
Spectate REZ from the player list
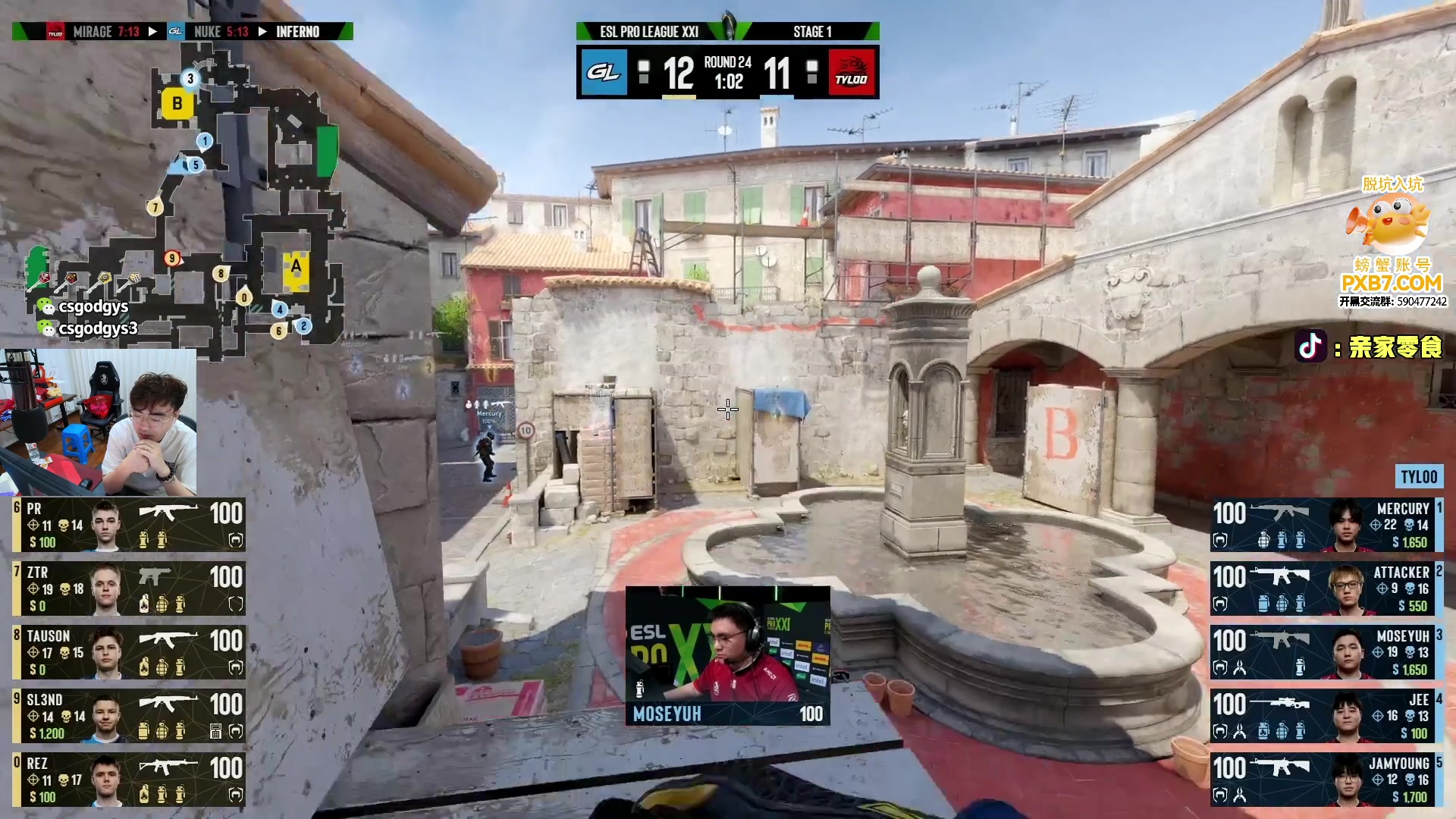click(x=129, y=779)
